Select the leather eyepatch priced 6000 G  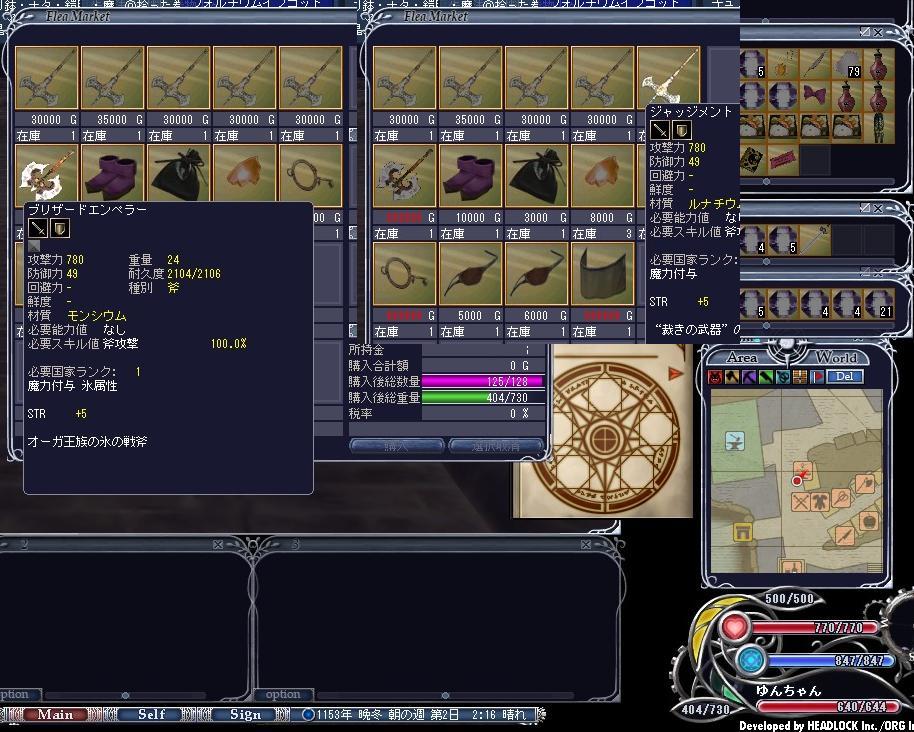(537, 272)
